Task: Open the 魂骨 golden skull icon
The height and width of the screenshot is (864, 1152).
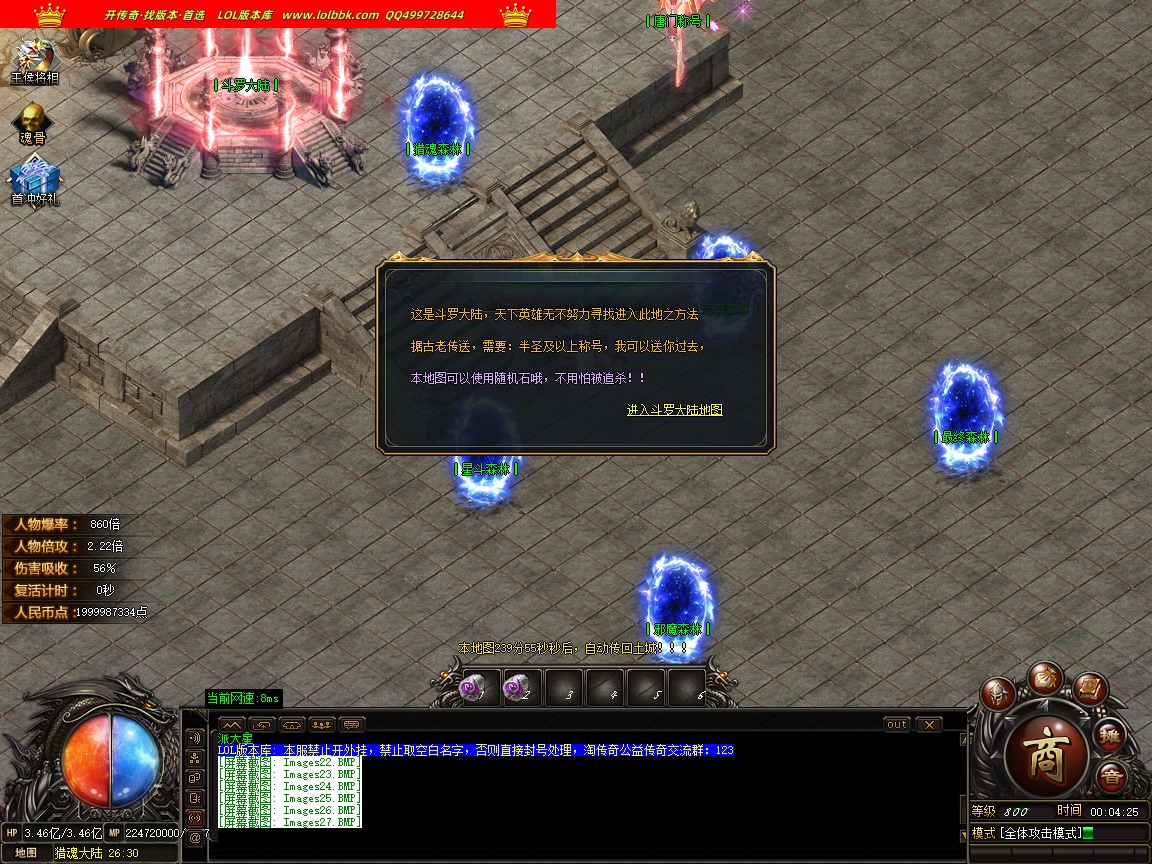Action: coord(33,122)
